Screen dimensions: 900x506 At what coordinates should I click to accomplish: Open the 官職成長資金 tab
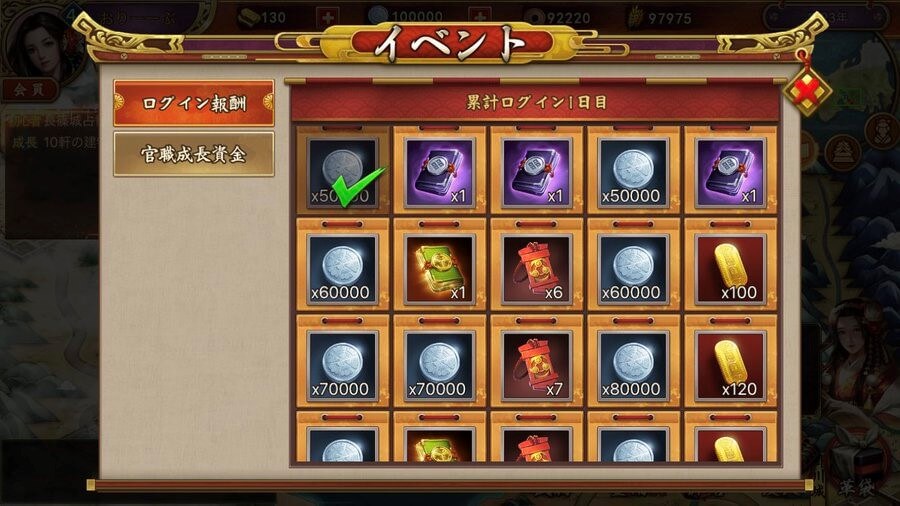point(193,153)
